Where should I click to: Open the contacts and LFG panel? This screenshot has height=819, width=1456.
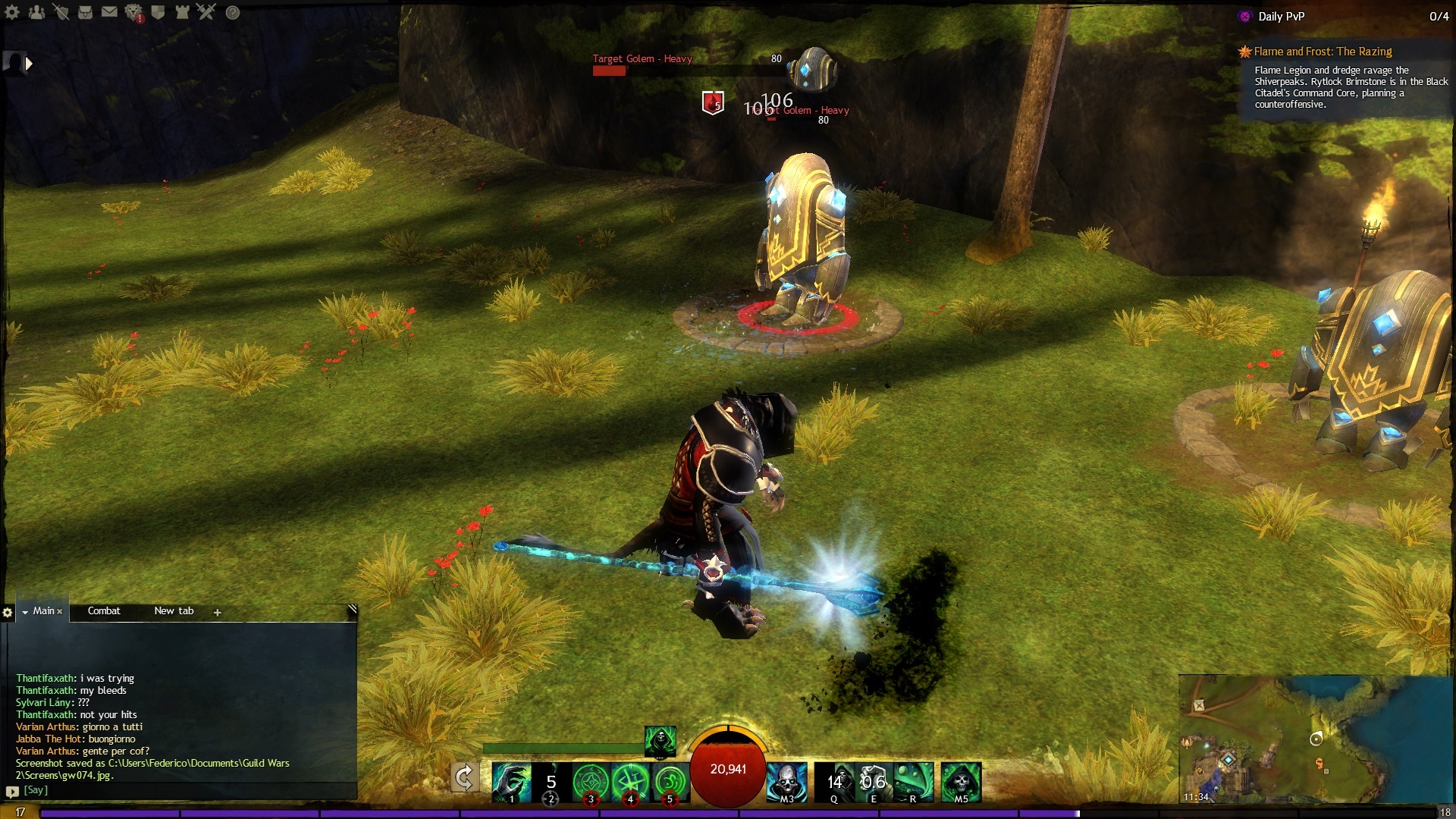pos(36,12)
